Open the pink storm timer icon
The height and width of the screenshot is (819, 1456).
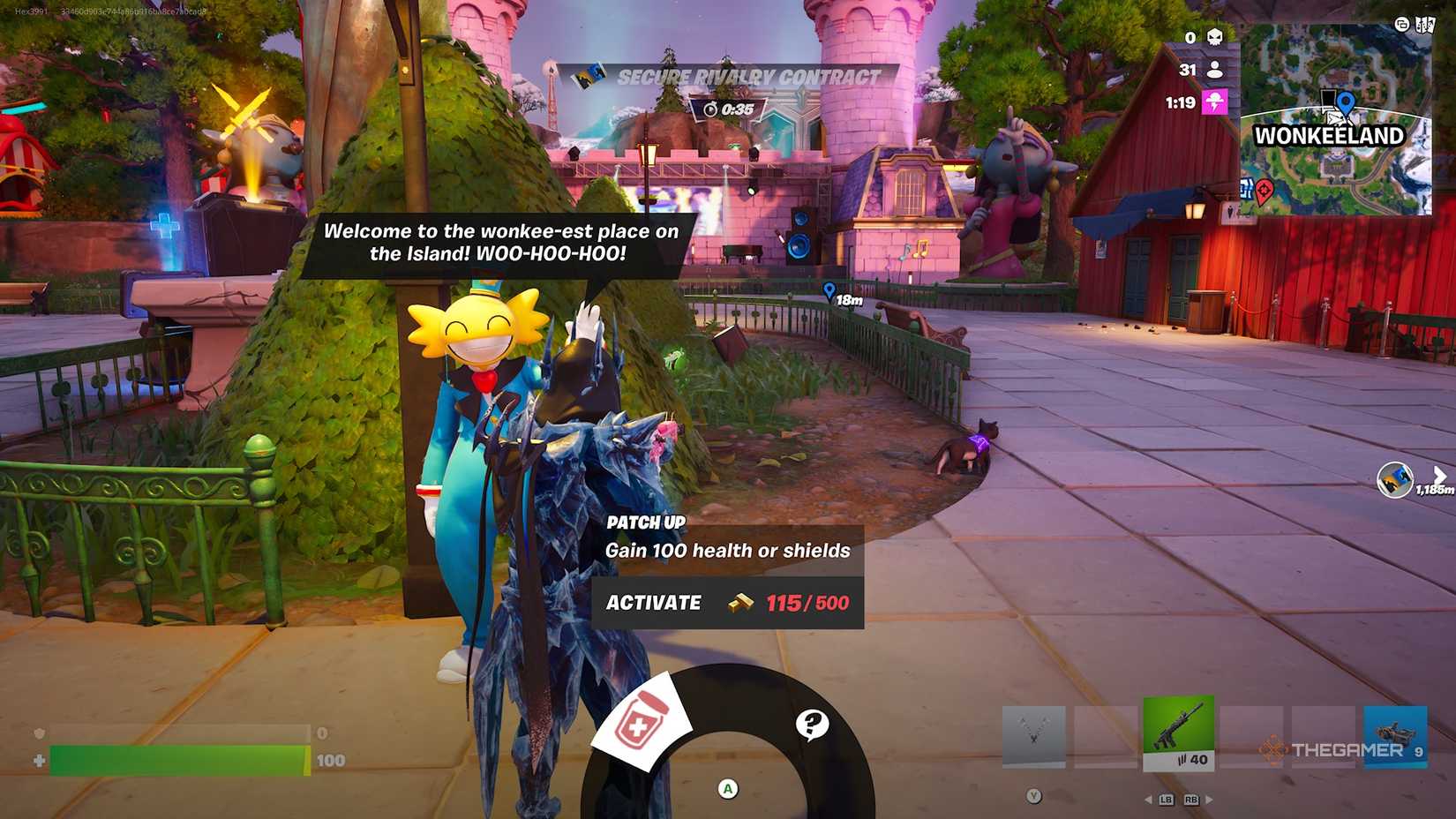point(1216,99)
